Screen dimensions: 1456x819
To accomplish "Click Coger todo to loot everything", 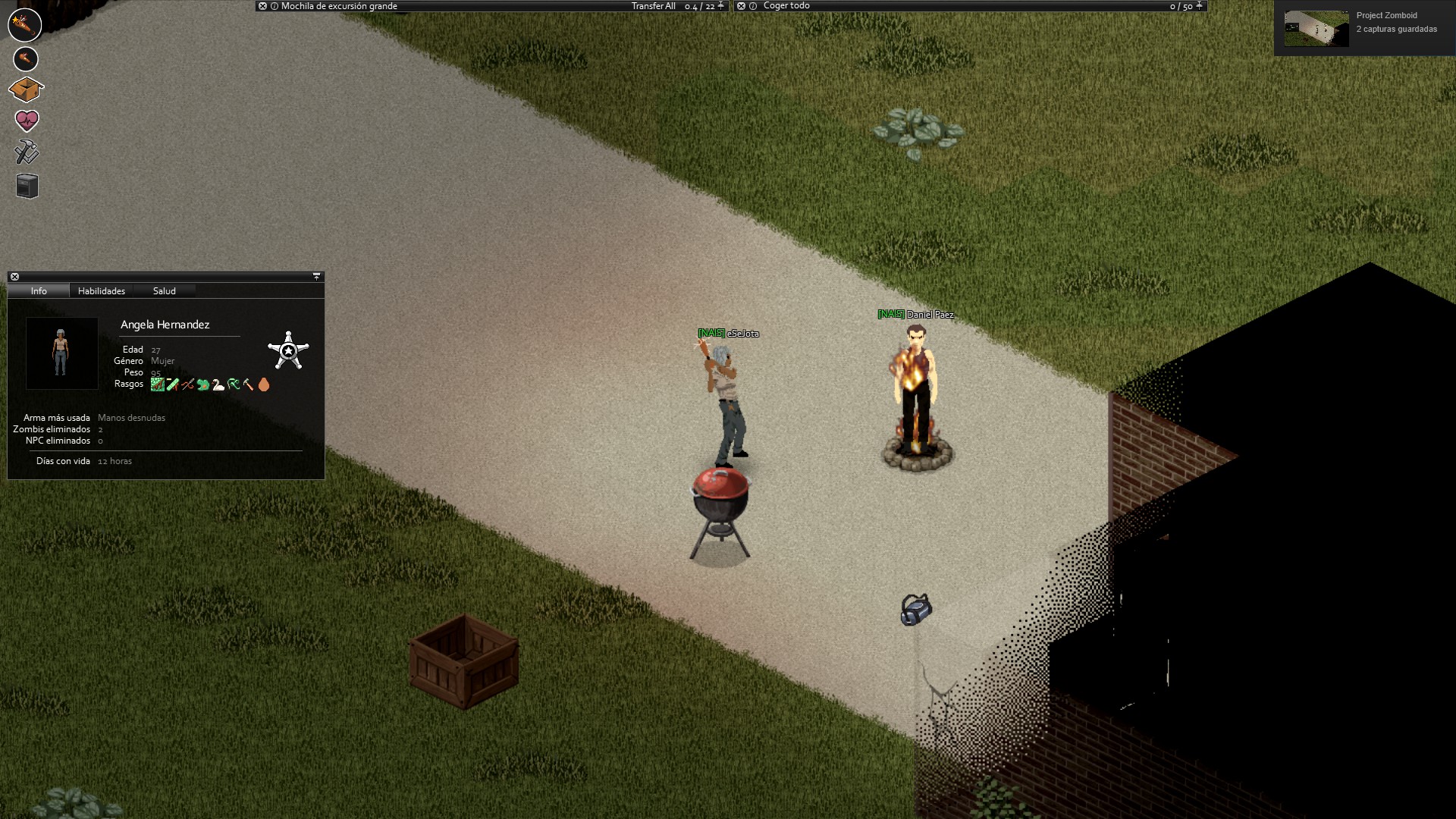I will (786, 5).
